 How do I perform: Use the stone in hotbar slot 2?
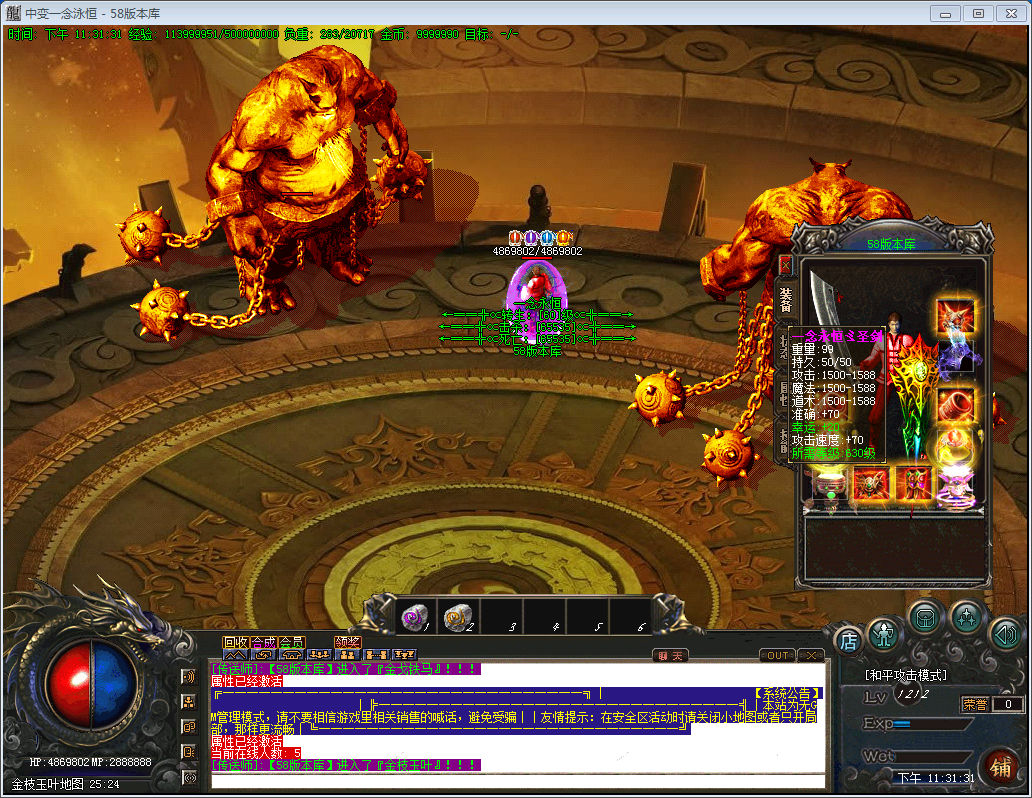(457, 618)
